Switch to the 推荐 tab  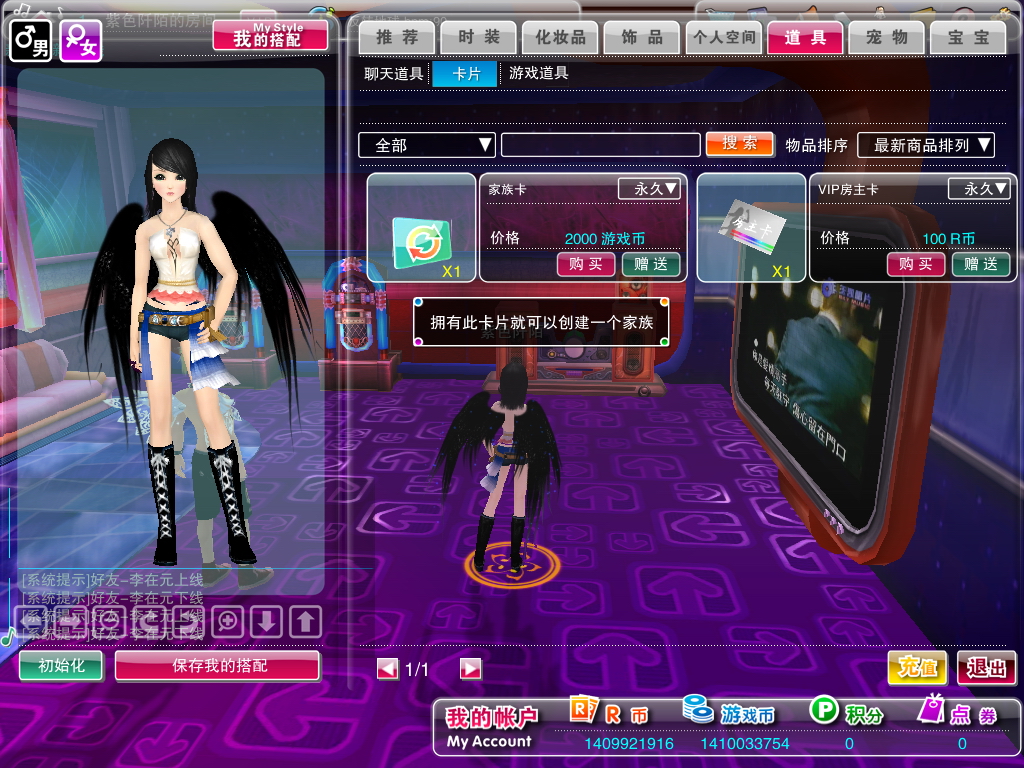397,38
